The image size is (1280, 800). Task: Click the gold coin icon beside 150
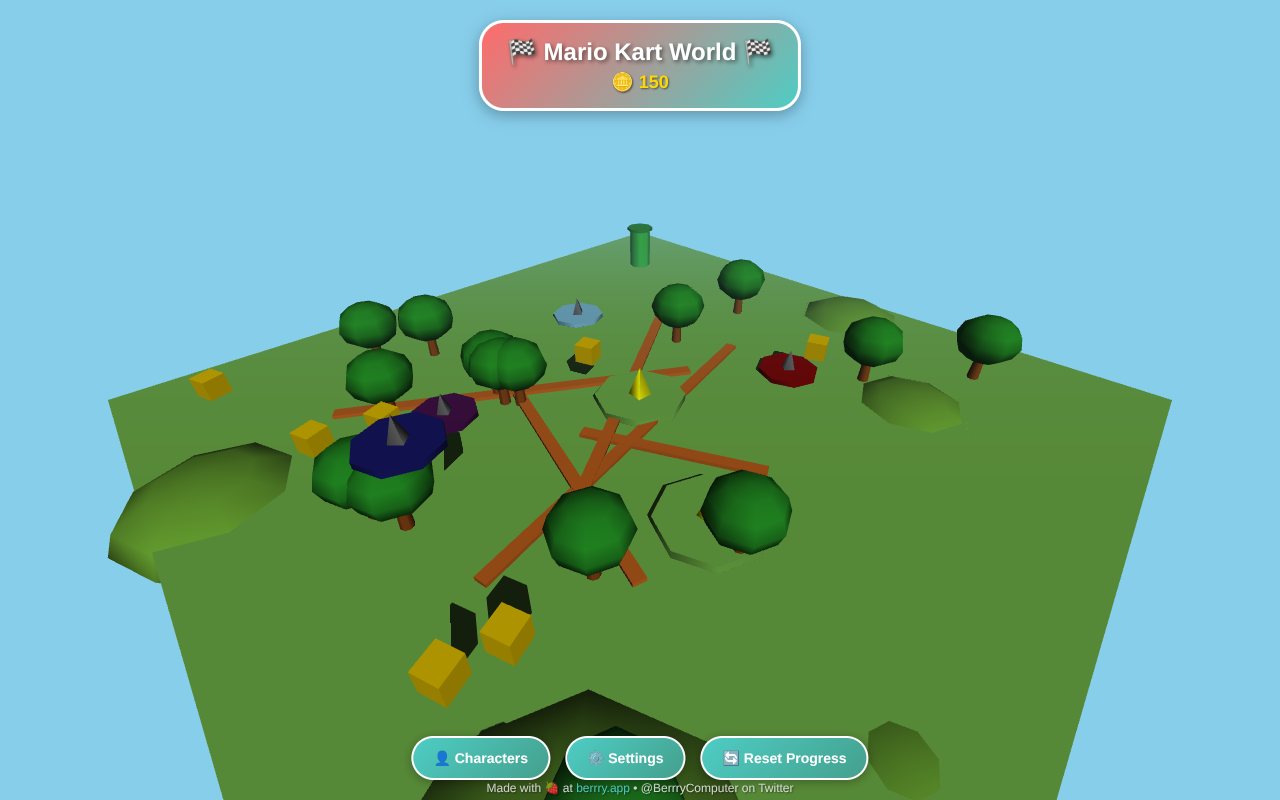[620, 81]
